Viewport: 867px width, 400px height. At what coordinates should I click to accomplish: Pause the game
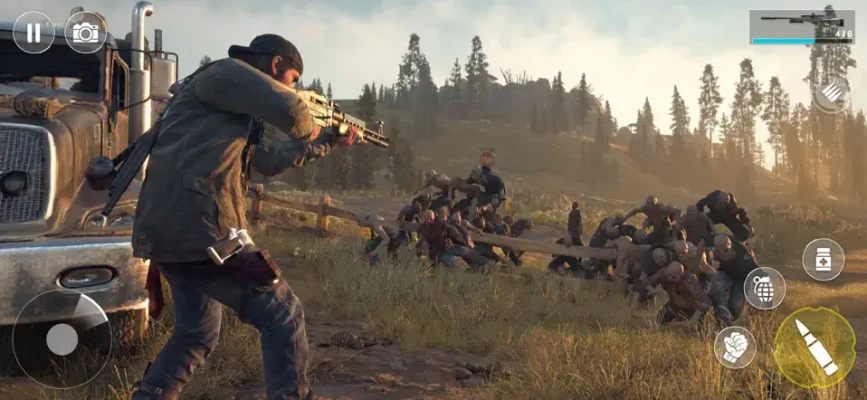[x=33, y=32]
